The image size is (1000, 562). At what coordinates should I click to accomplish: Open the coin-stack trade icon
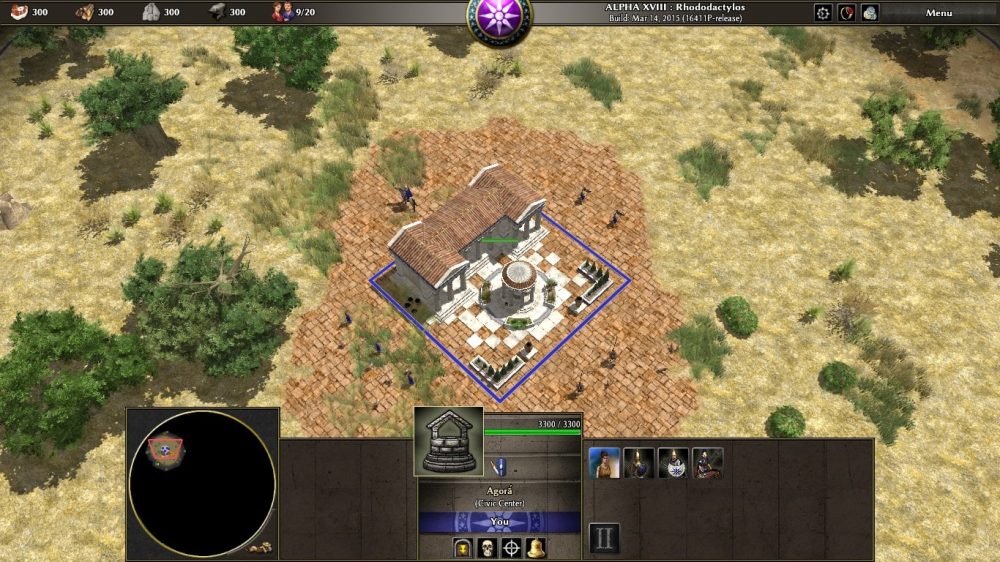coord(870,13)
